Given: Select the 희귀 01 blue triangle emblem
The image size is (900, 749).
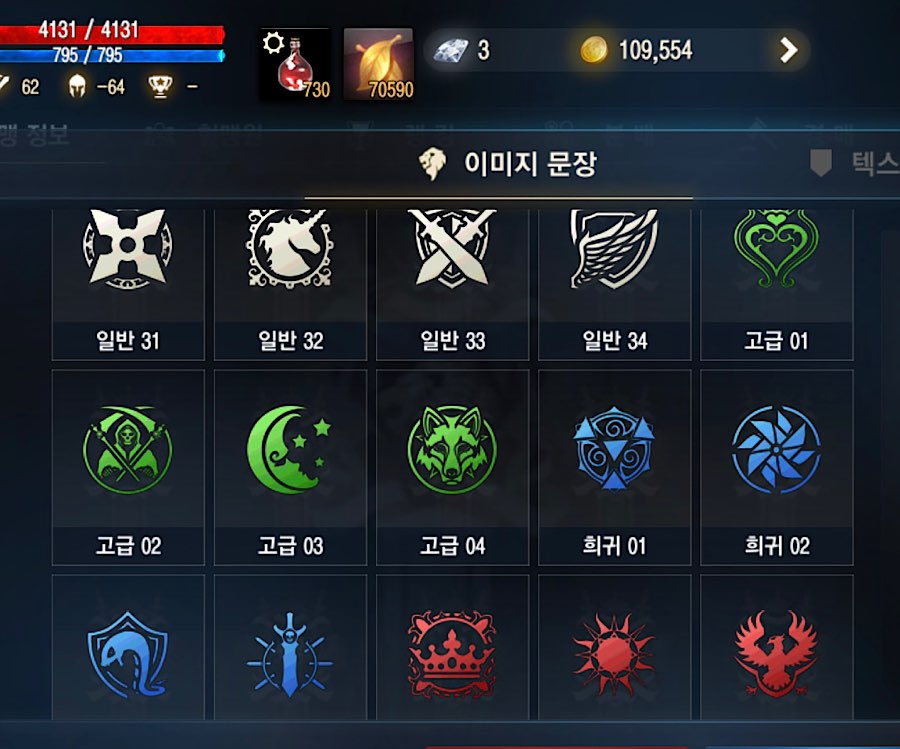Looking at the screenshot, I should click(x=614, y=467).
